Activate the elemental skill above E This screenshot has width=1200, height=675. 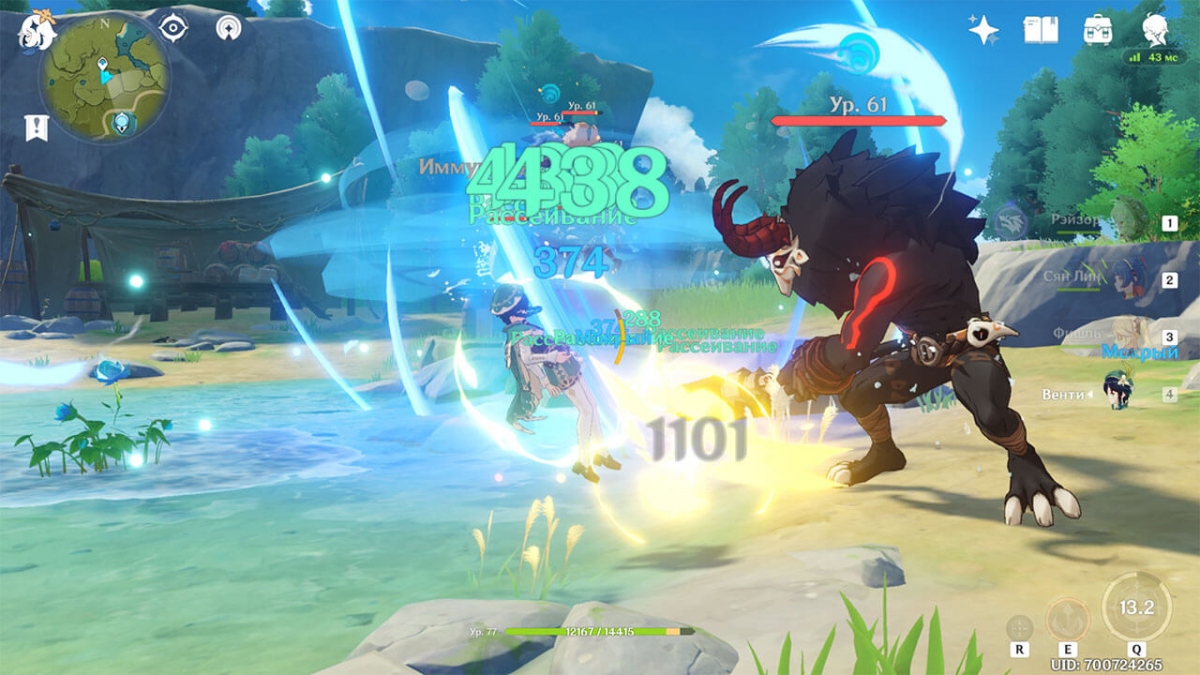[1068, 619]
